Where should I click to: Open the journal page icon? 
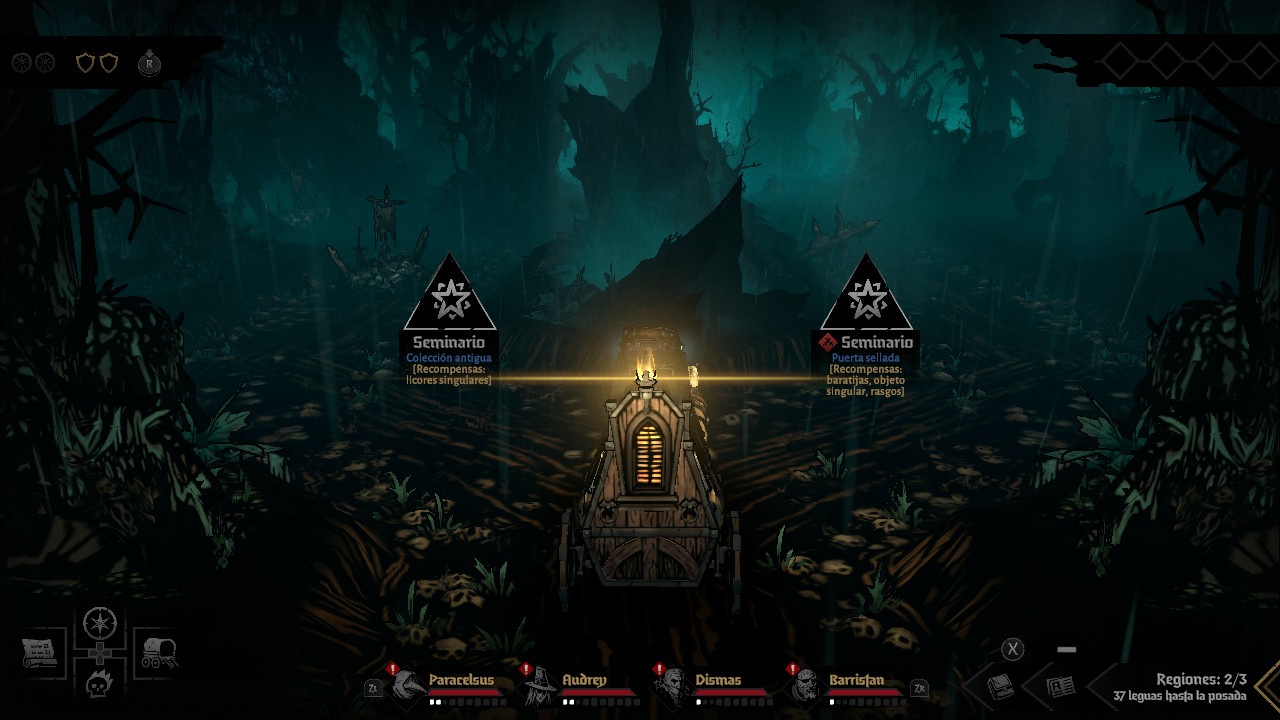click(1060, 687)
